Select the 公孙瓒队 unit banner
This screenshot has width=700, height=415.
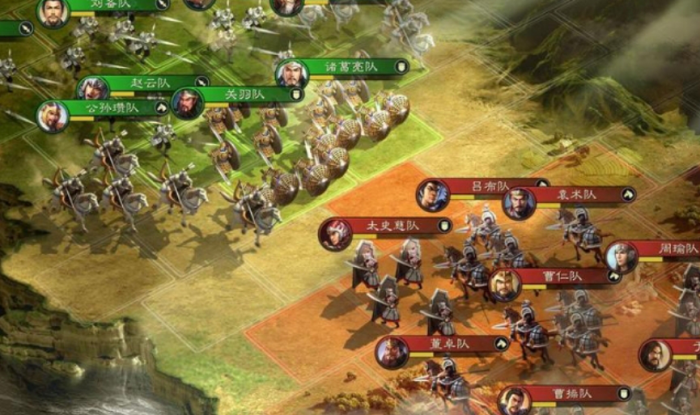(102, 109)
